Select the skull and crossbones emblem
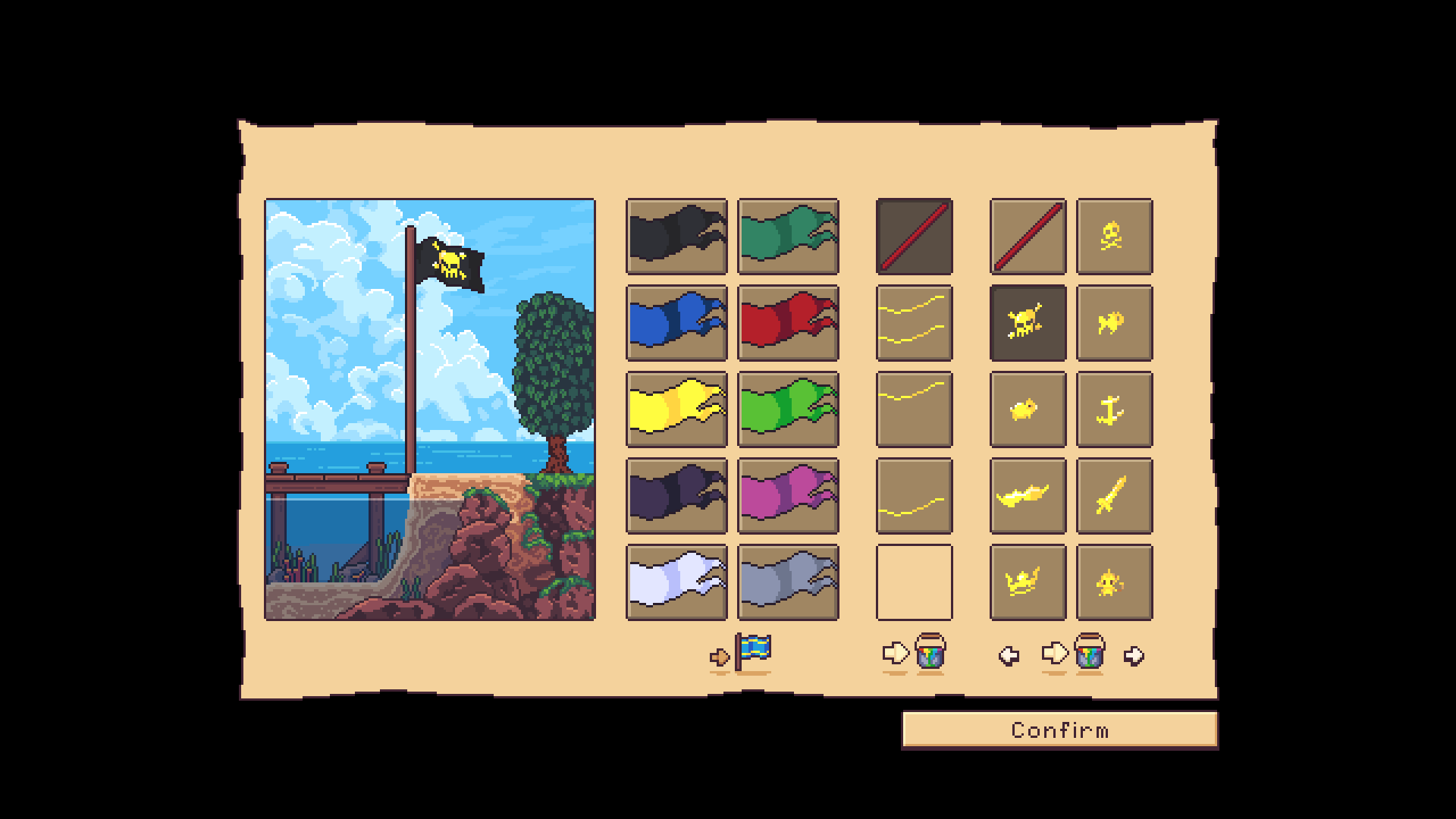 tap(1115, 235)
